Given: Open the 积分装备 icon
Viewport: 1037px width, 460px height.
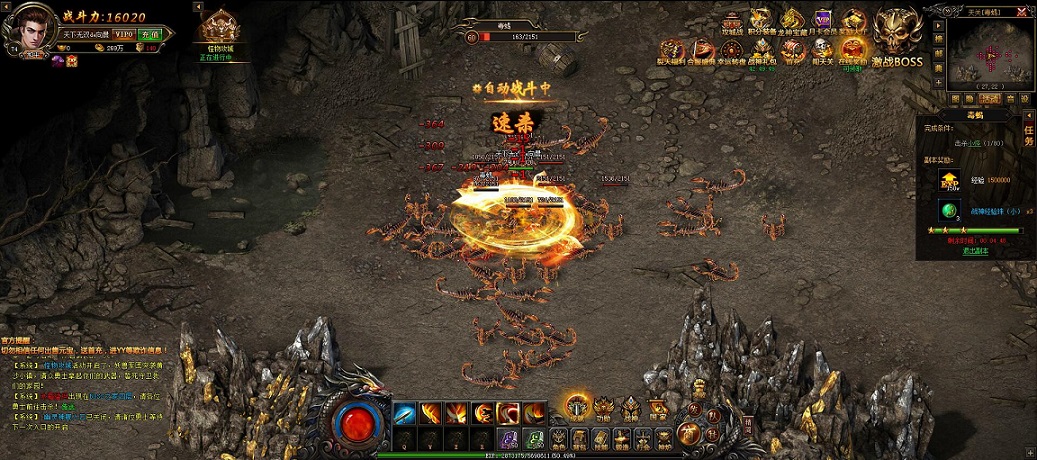Looking at the screenshot, I should pos(763,22).
